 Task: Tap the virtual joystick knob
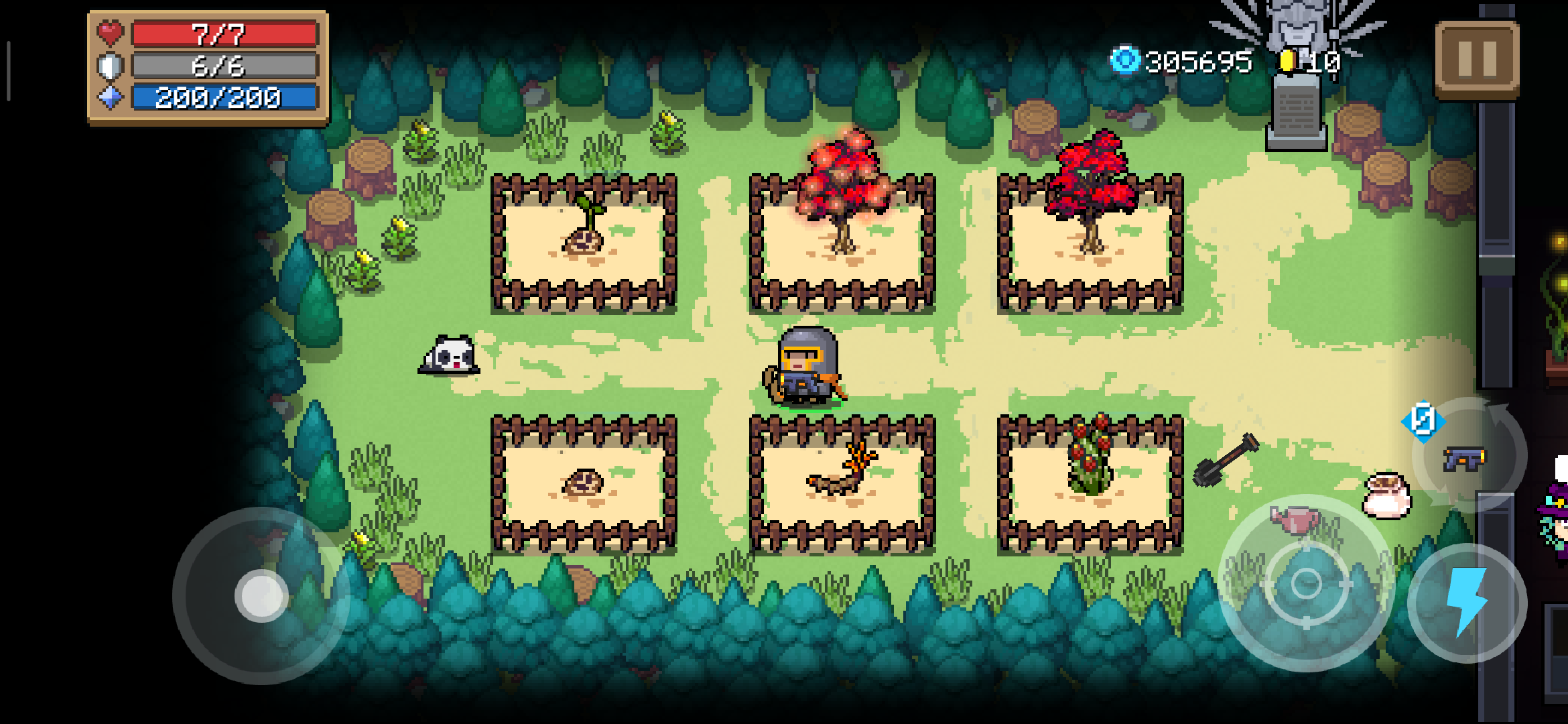point(261,595)
